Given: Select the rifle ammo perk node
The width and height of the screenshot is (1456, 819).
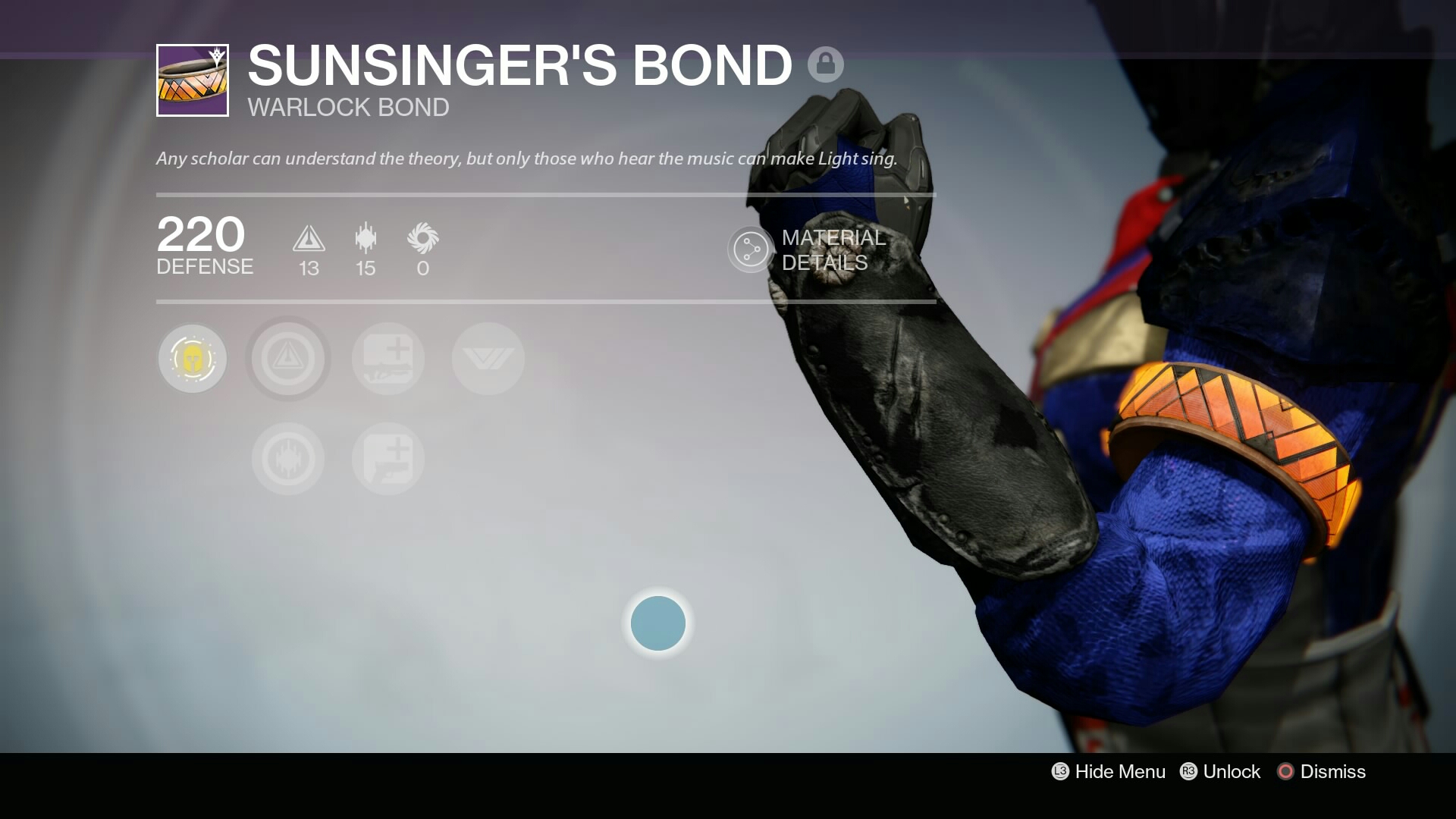Looking at the screenshot, I should (x=388, y=359).
